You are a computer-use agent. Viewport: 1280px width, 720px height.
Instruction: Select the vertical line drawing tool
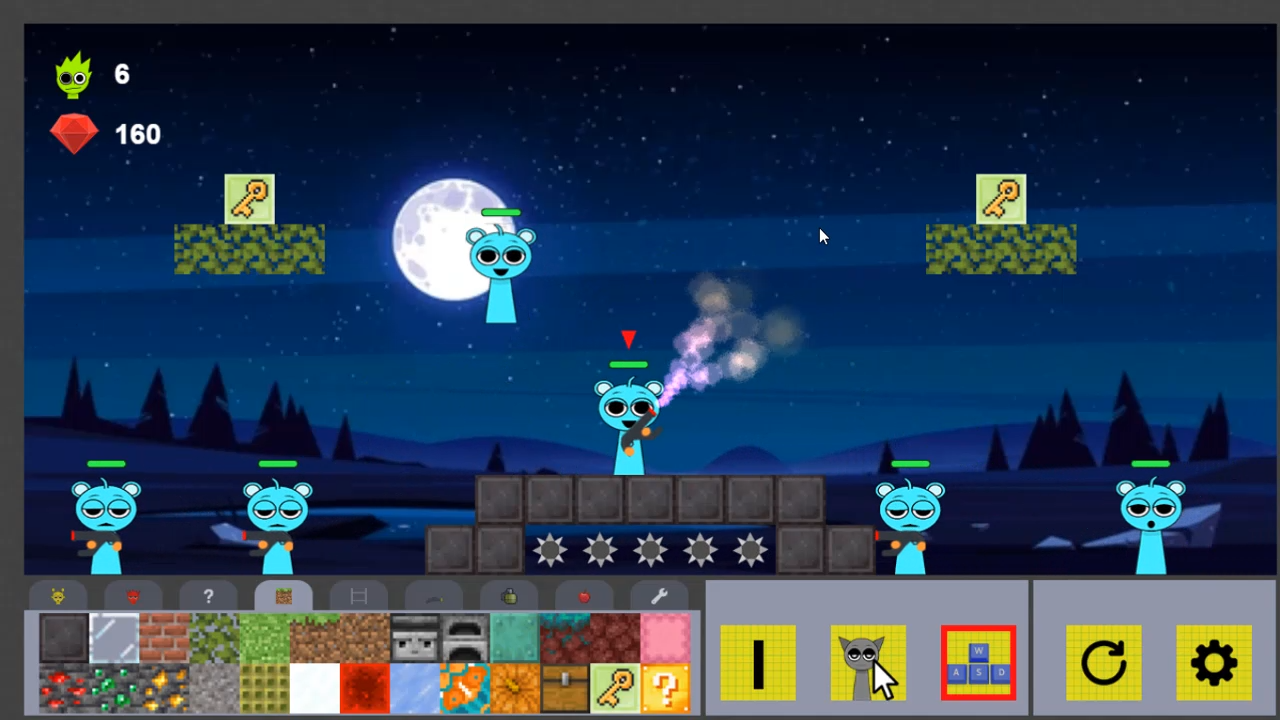click(x=757, y=663)
